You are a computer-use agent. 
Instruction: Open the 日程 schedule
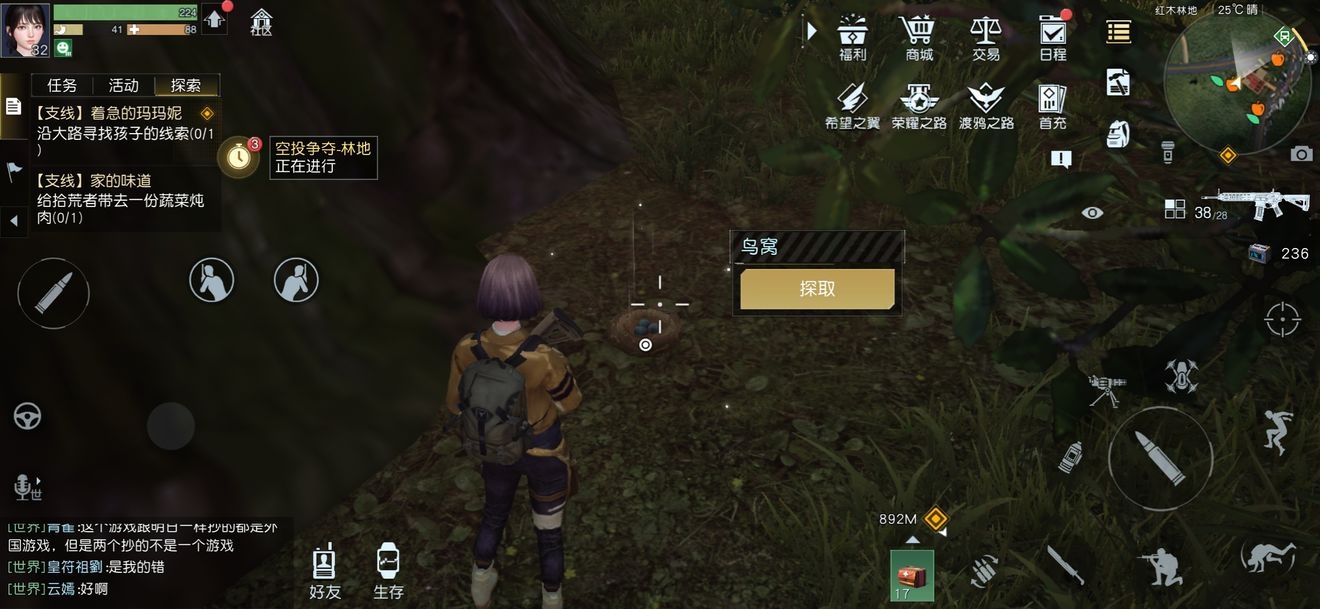1052,37
